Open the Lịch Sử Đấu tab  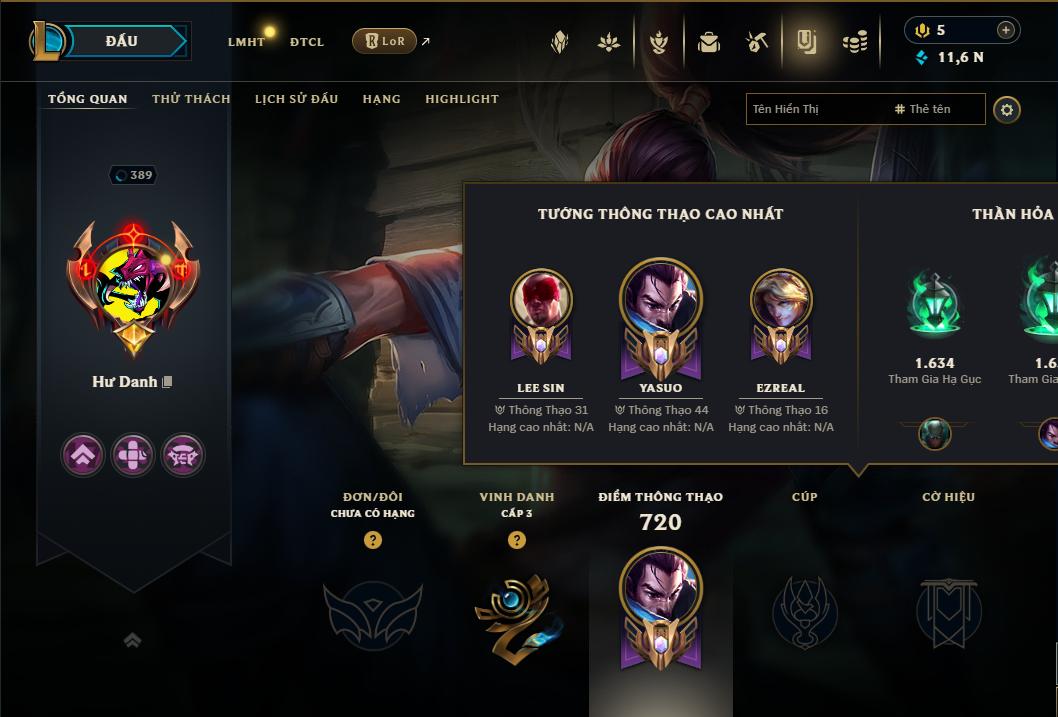(x=296, y=99)
